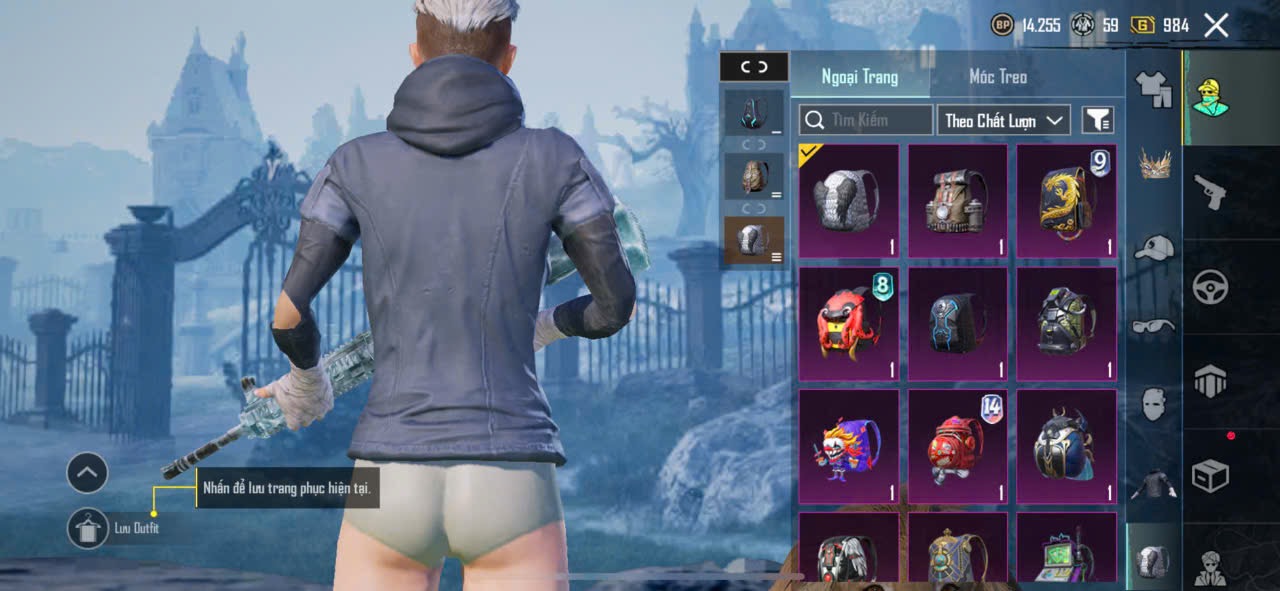Select the Ngoại Trang tab

[x=860, y=77]
